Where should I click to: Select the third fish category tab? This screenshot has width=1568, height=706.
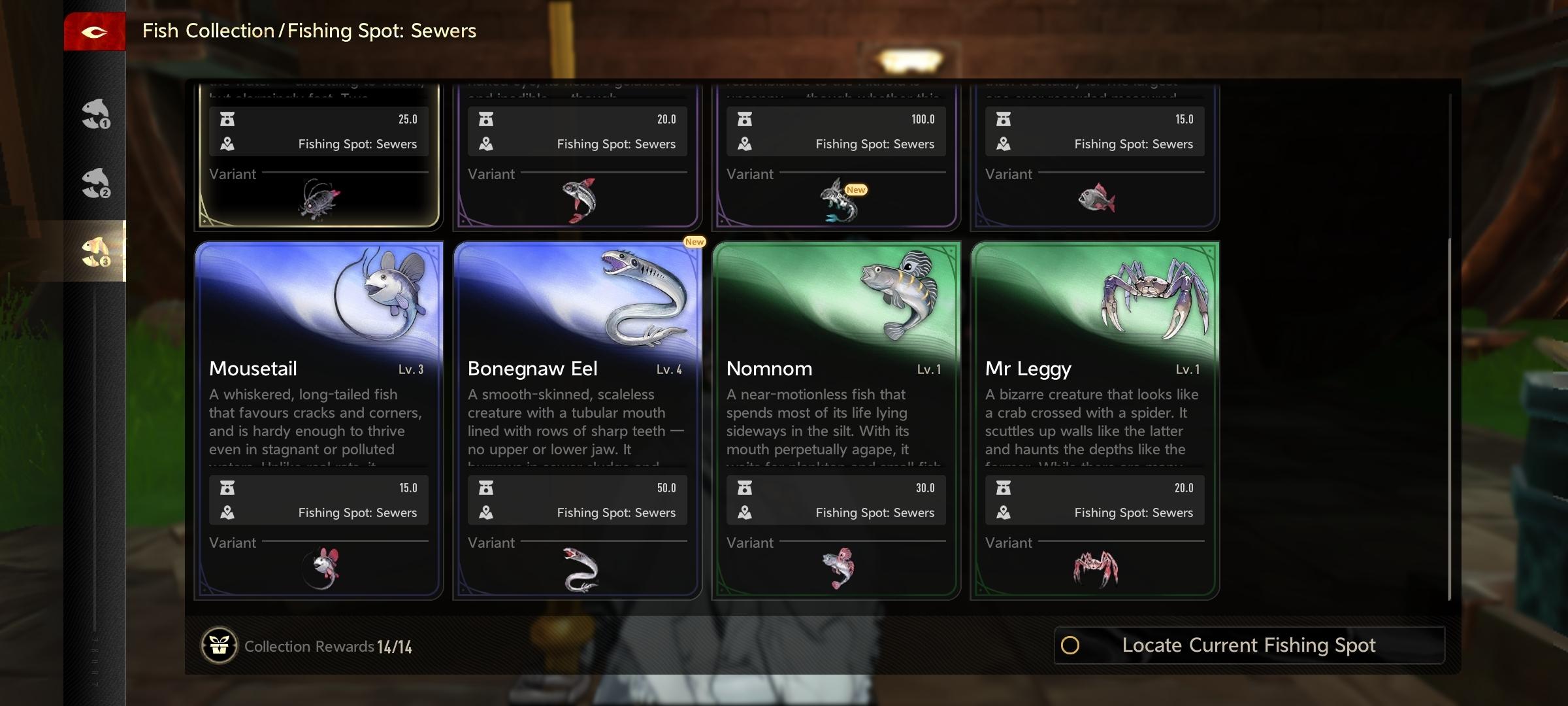pyautogui.click(x=95, y=252)
